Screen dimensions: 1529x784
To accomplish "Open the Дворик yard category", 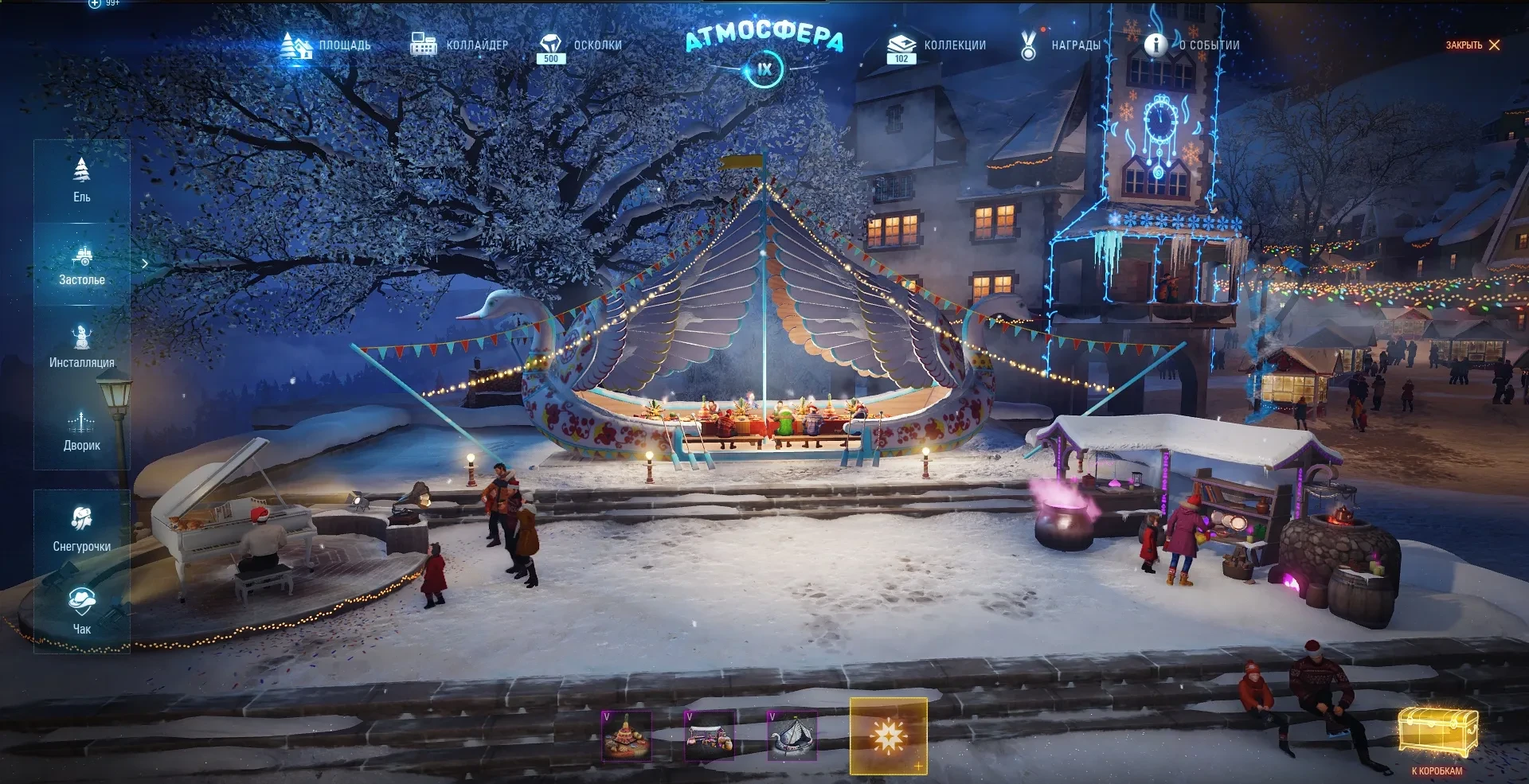I will tap(82, 431).
